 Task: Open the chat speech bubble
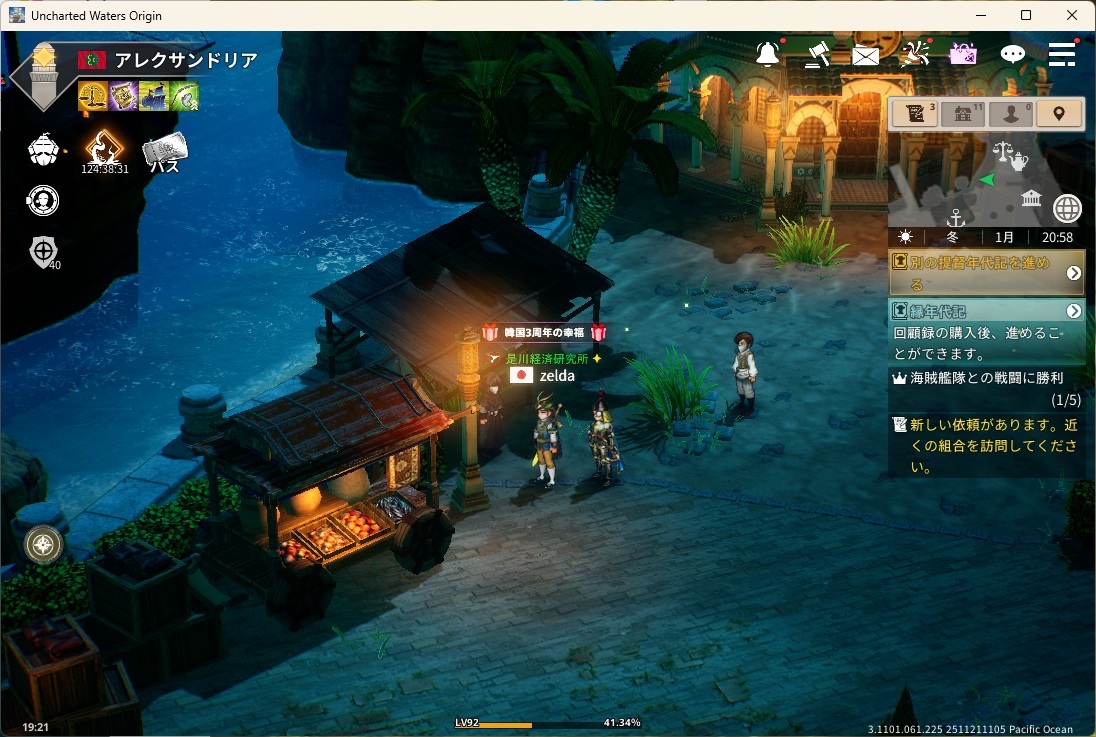1013,54
